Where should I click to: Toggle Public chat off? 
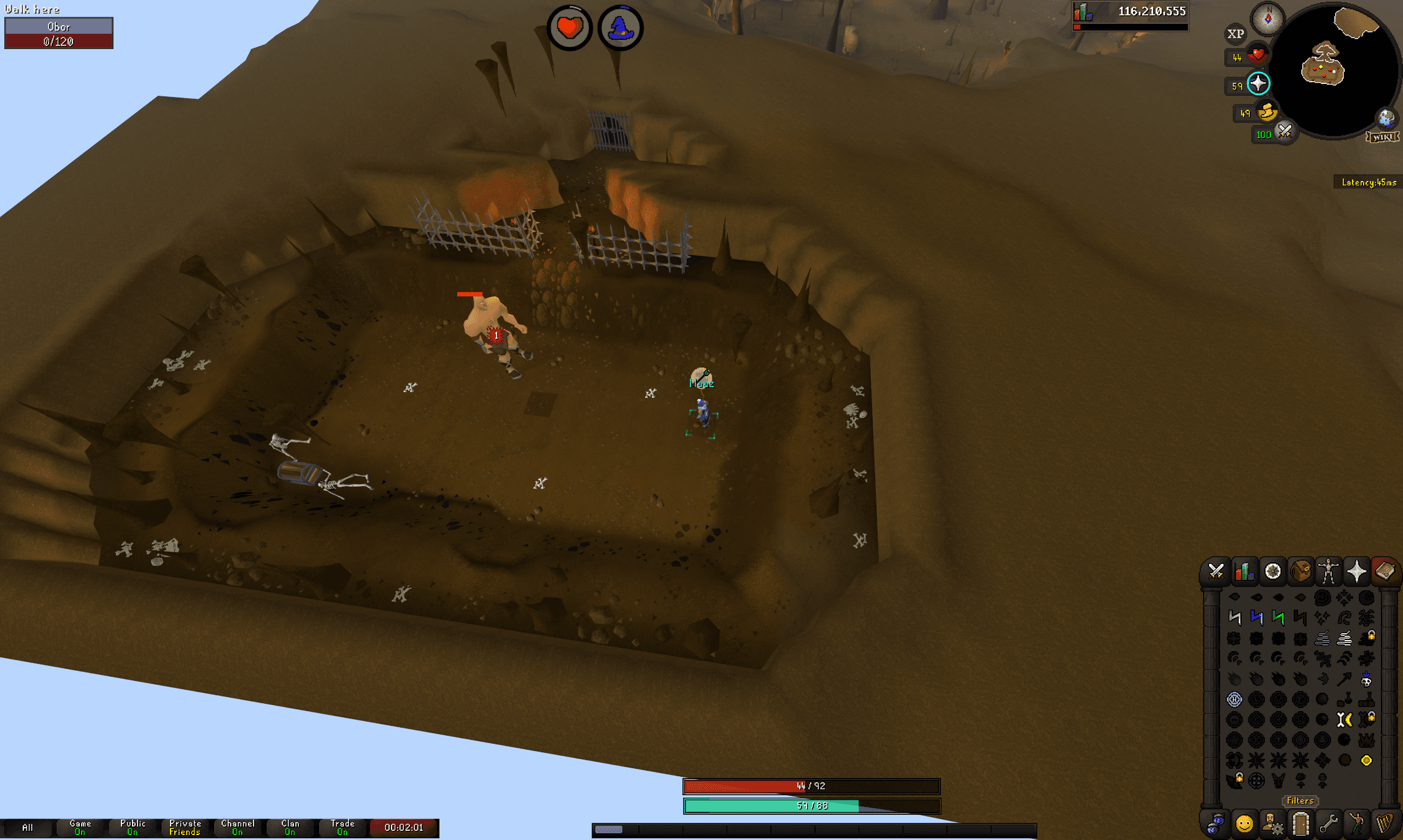click(x=133, y=827)
